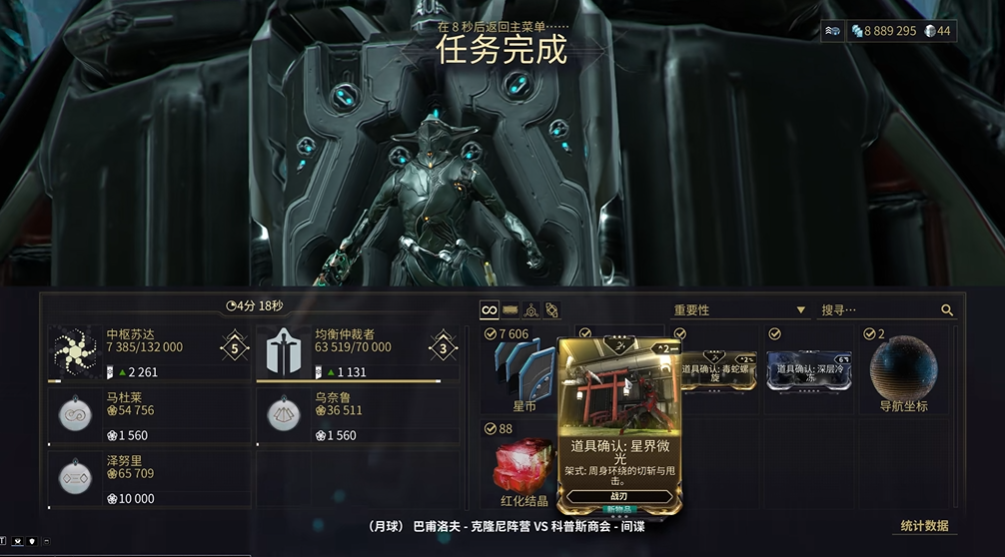Click the 搜寻 search field
The height and width of the screenshot is (557, 1005).
pos(875,310)
